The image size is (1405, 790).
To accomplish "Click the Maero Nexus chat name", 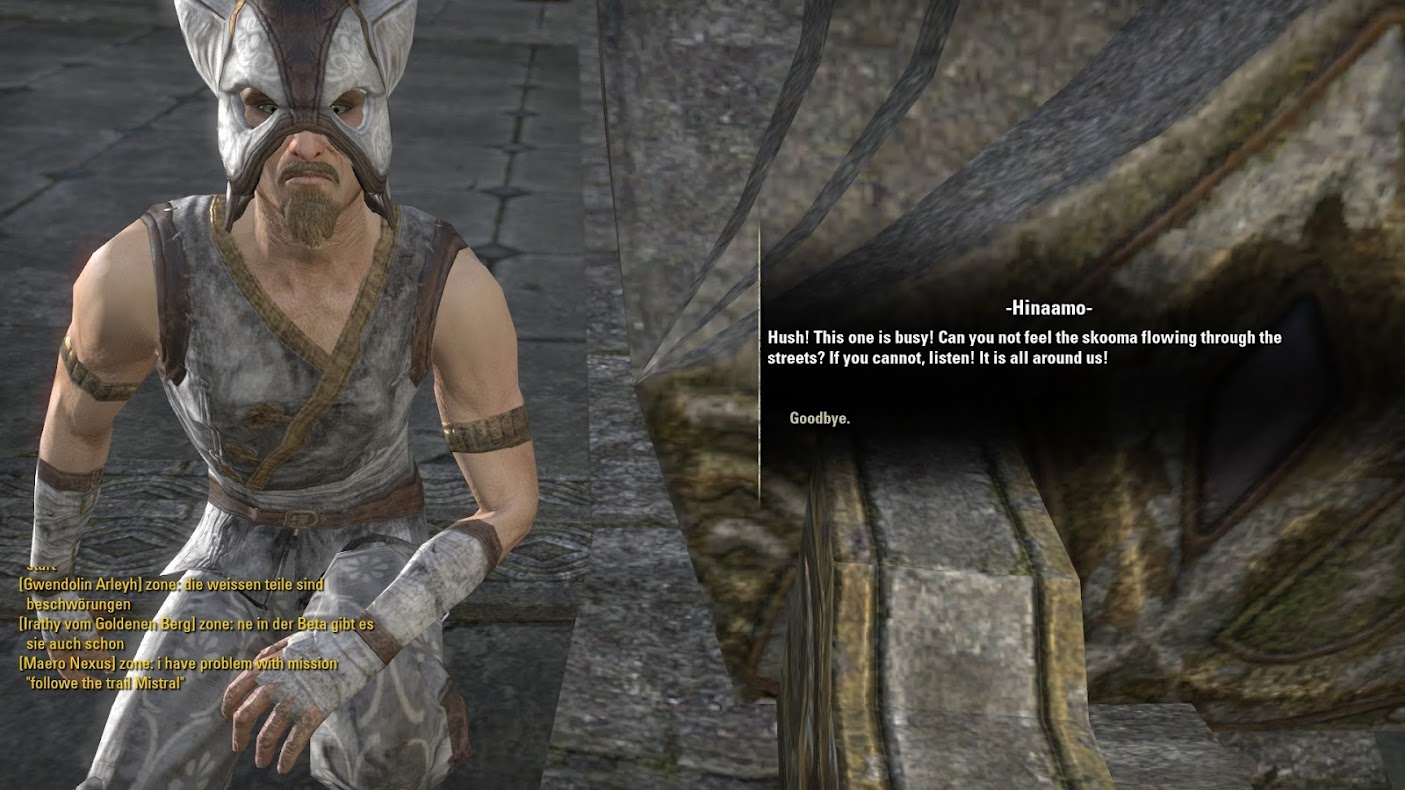I will 69,664.
